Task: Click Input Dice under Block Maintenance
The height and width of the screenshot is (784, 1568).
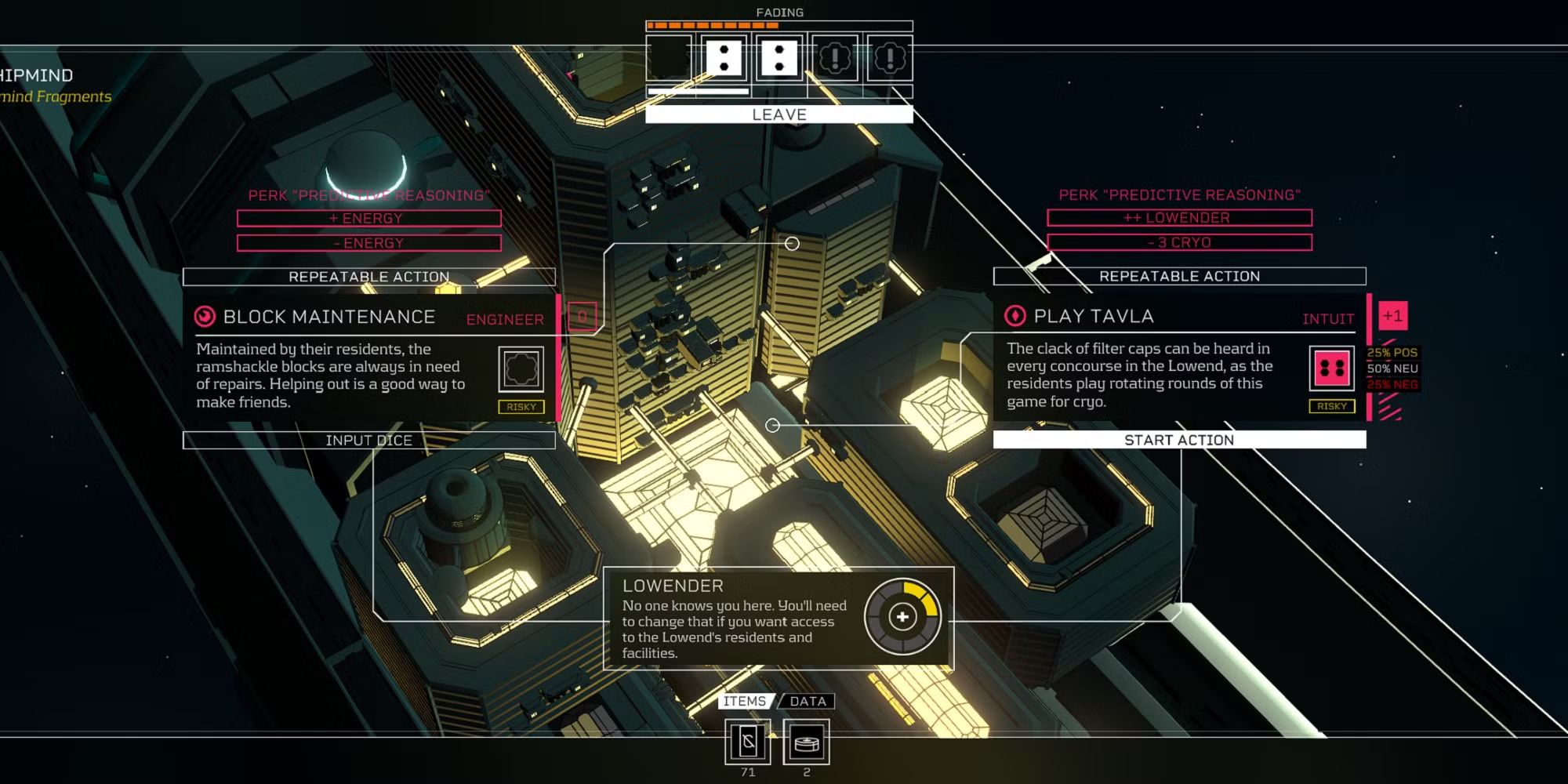Action: pos(368,441)
